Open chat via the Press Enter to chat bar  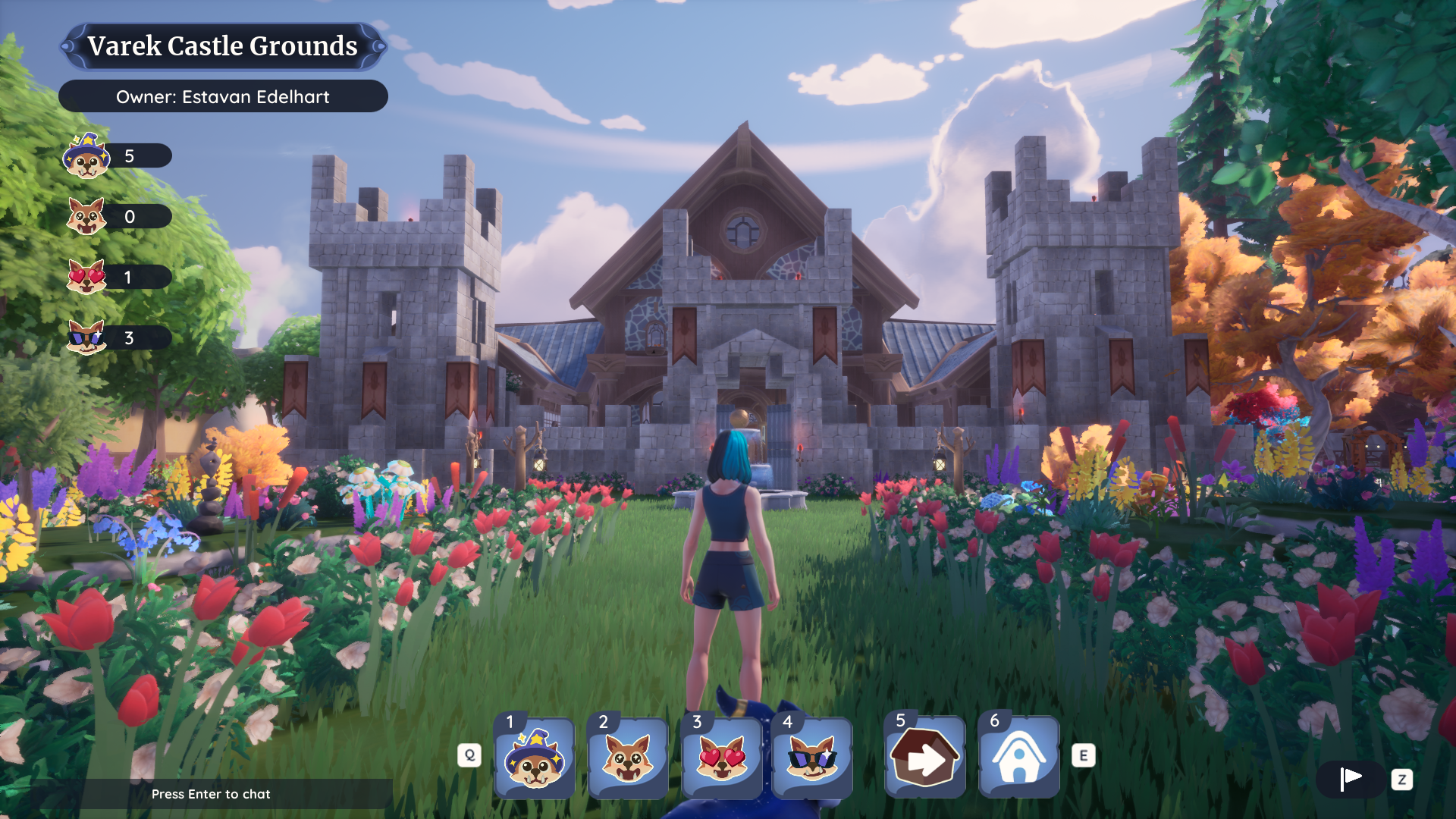212,795
